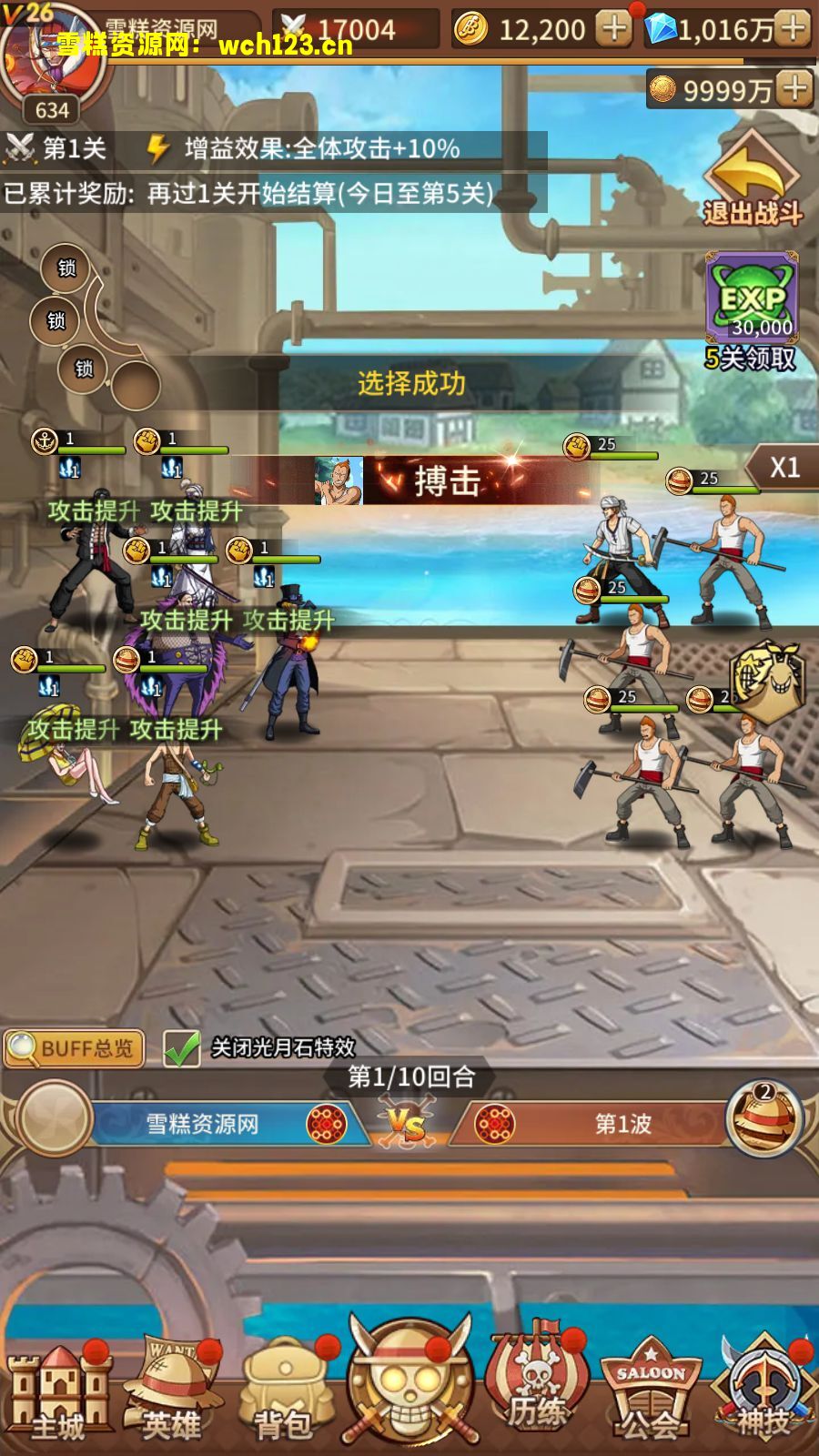Add diamonds with the plus button beside 1,016万
819x1456 pixels.
click(x=794, y=29)
